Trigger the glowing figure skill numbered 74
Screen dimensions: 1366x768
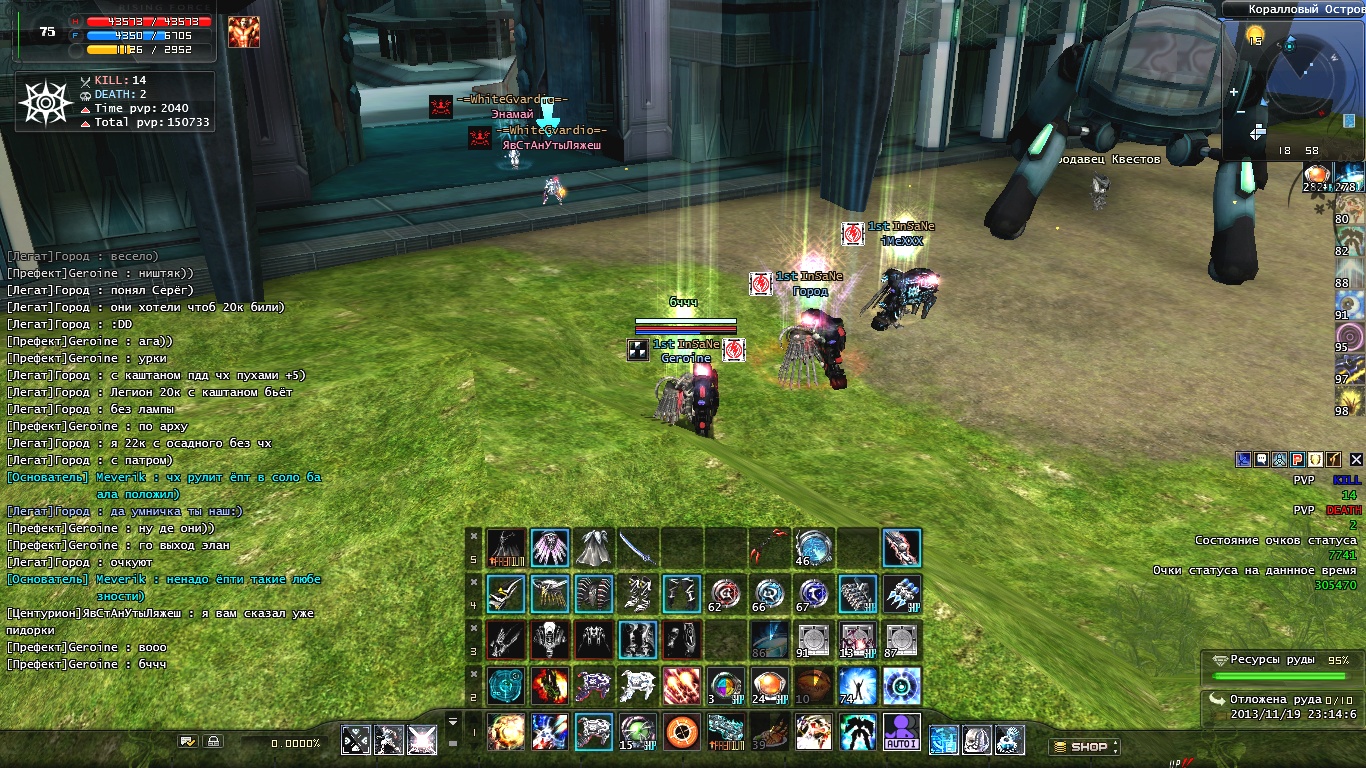(857, 686)
